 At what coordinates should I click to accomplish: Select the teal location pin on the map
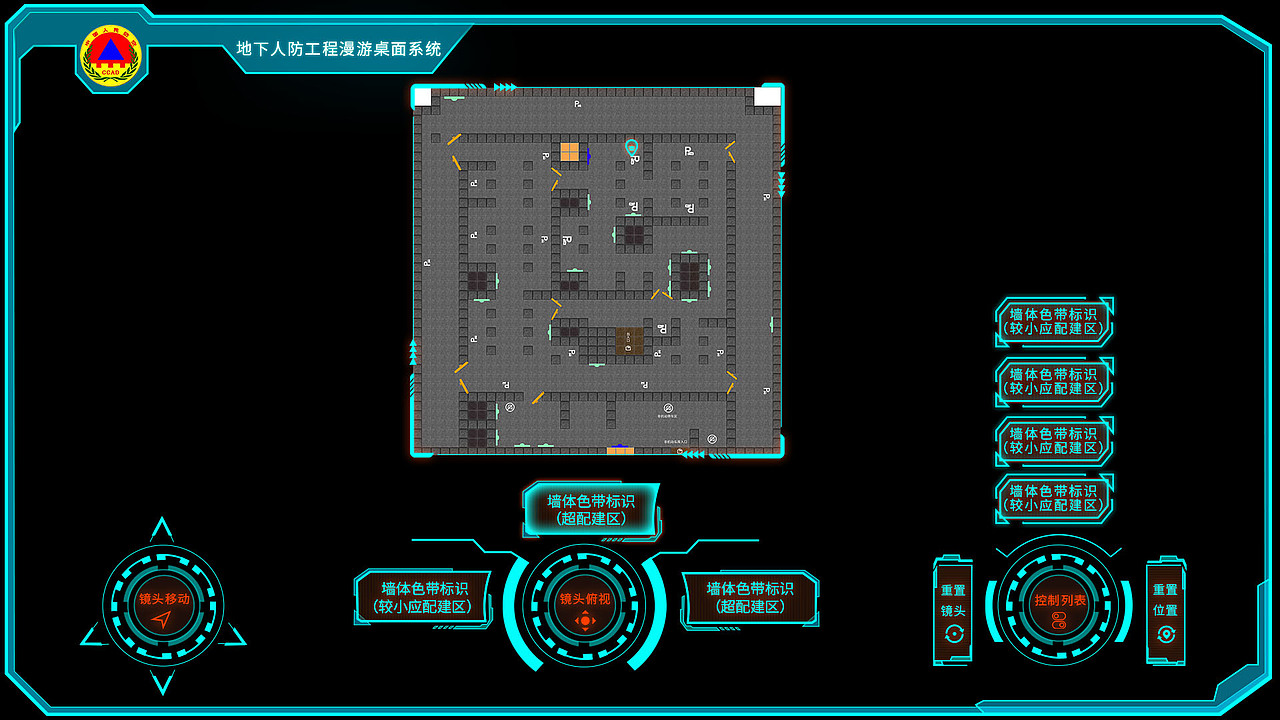pyautogui.click(x=631, y=148)
